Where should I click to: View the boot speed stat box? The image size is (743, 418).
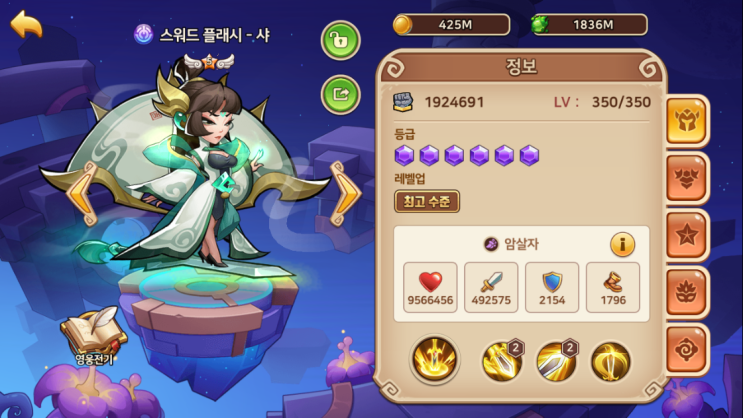[x=612, y=288]
